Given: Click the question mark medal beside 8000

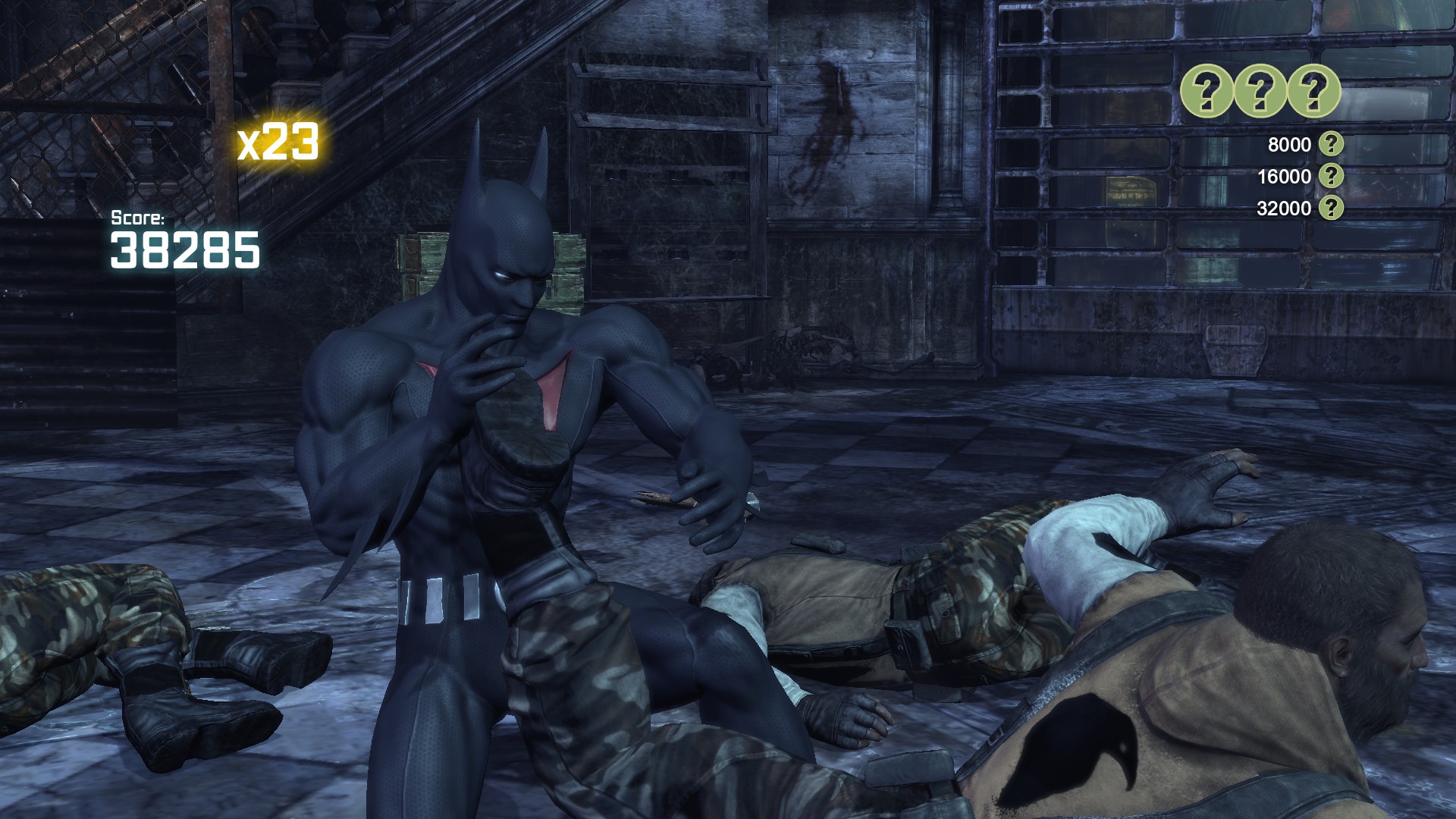Looking at the screenshot, I should (x=1331, y=144).
